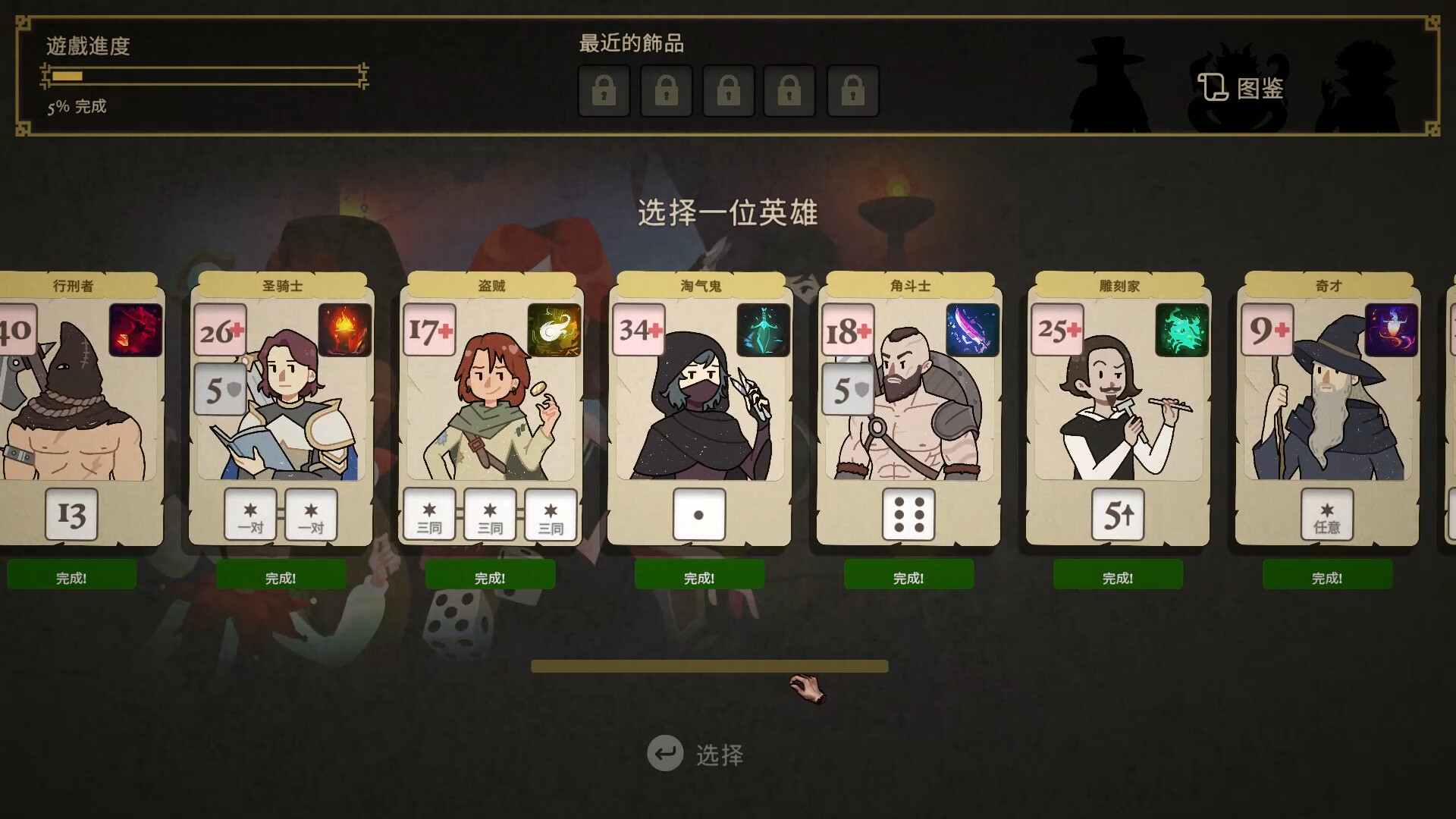
Task: Click the 完成! banner under 圣骑士
Action: 281,575
